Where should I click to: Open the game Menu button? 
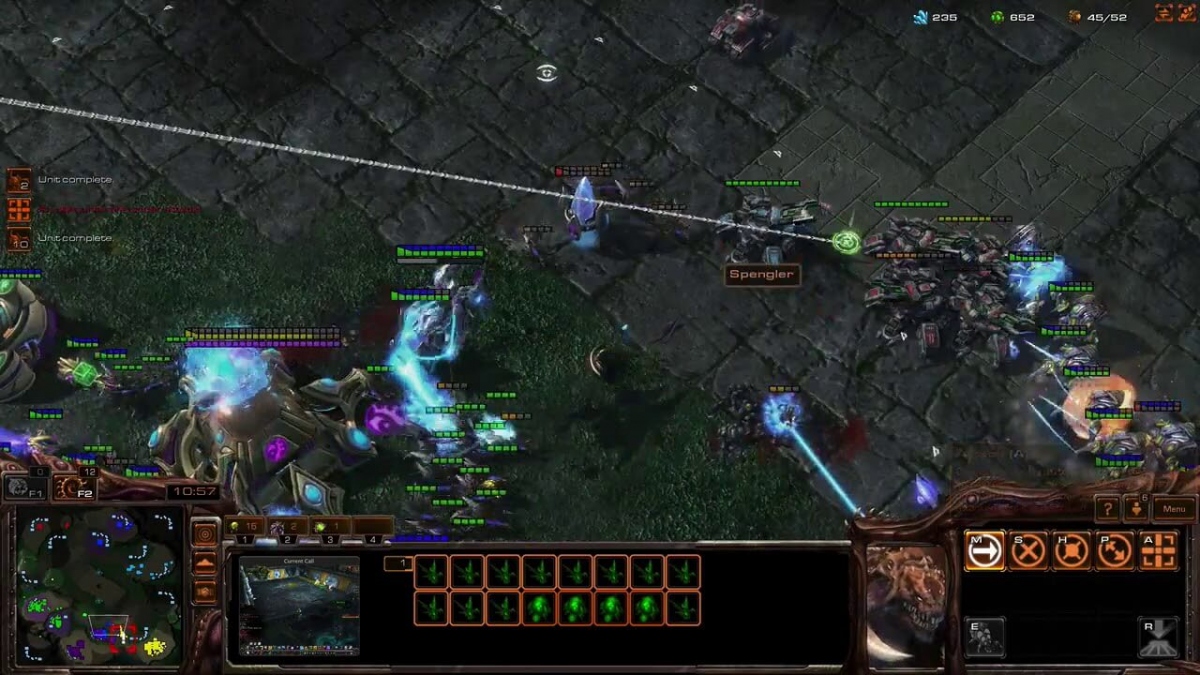point(1174,509)
